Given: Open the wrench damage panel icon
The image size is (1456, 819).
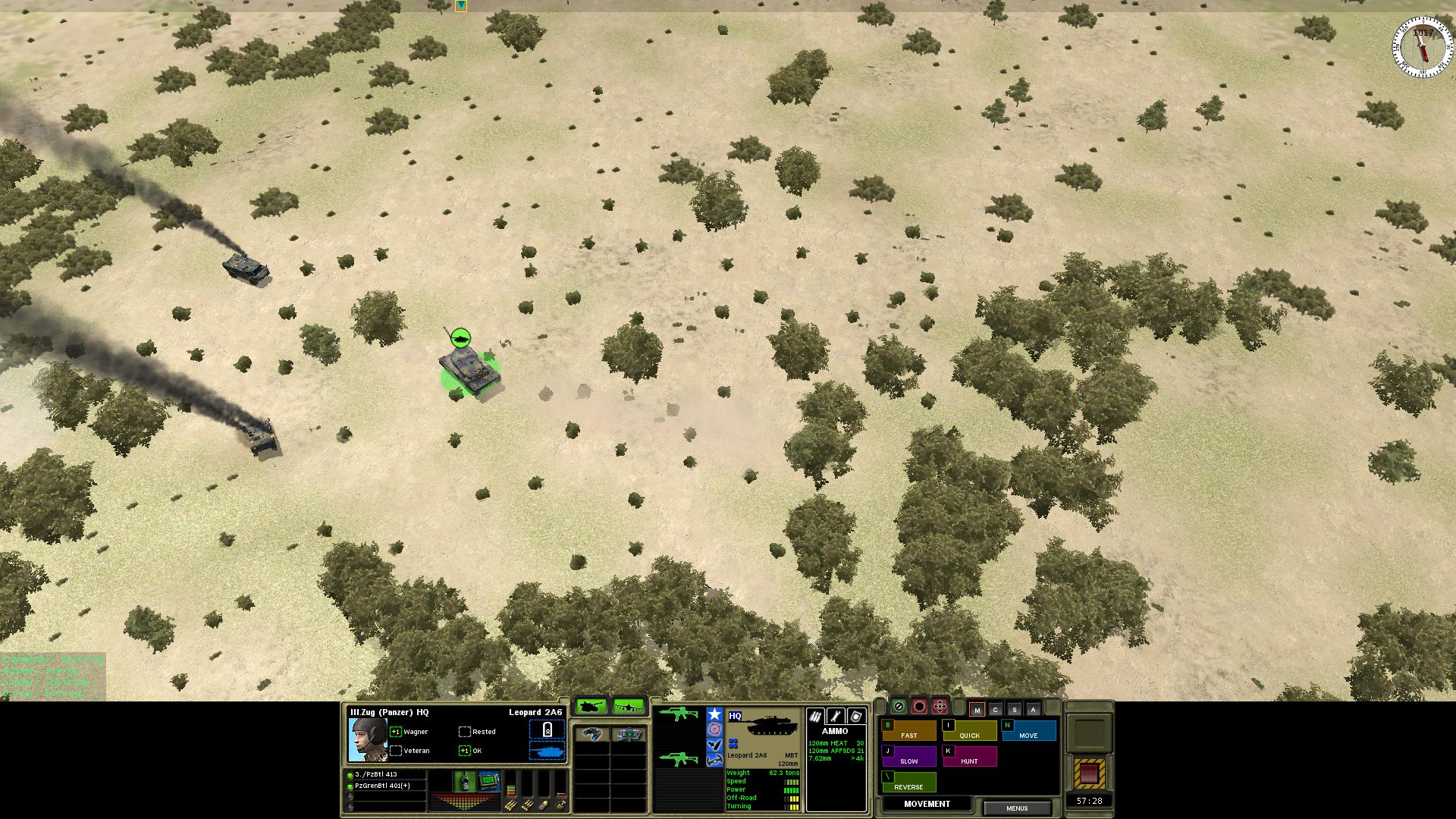Looking at the screenshot, I should (x=836, y=715).
